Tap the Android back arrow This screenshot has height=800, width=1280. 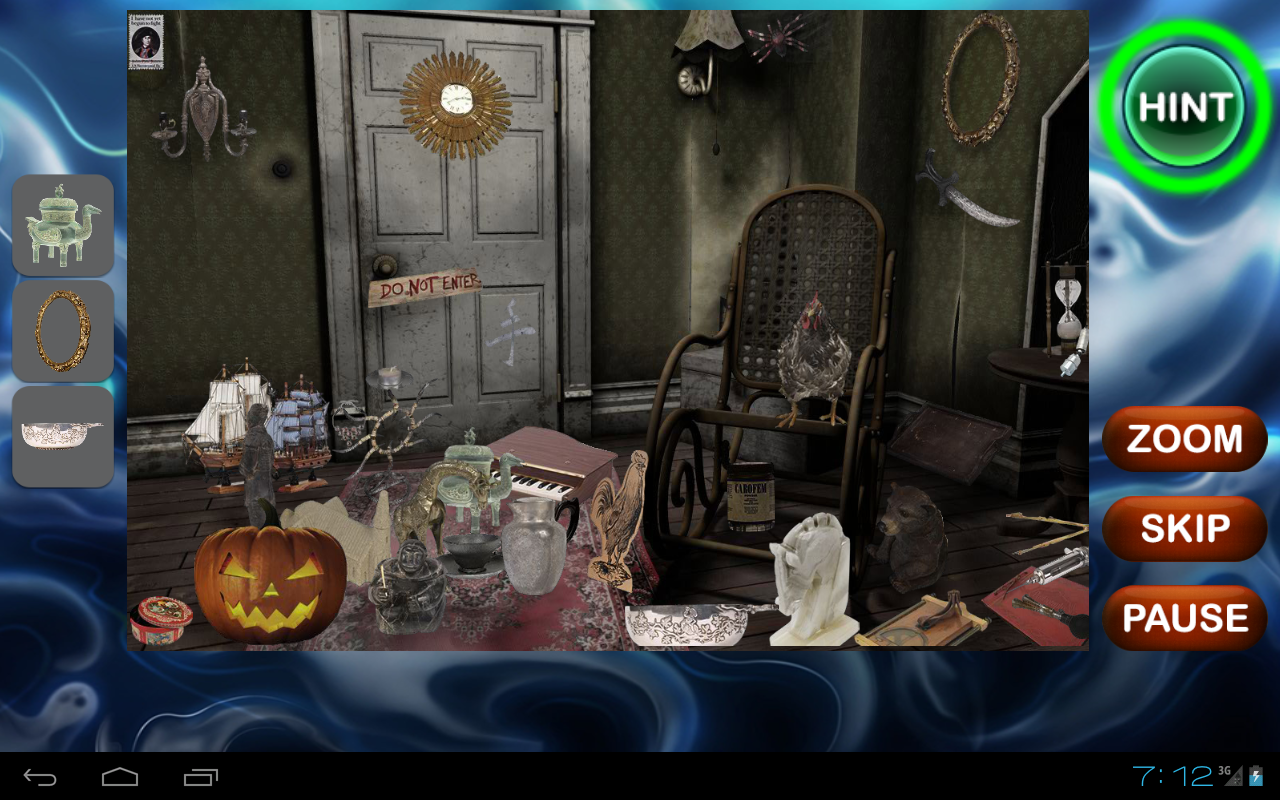pyautogui.click(x=38, y=775)
